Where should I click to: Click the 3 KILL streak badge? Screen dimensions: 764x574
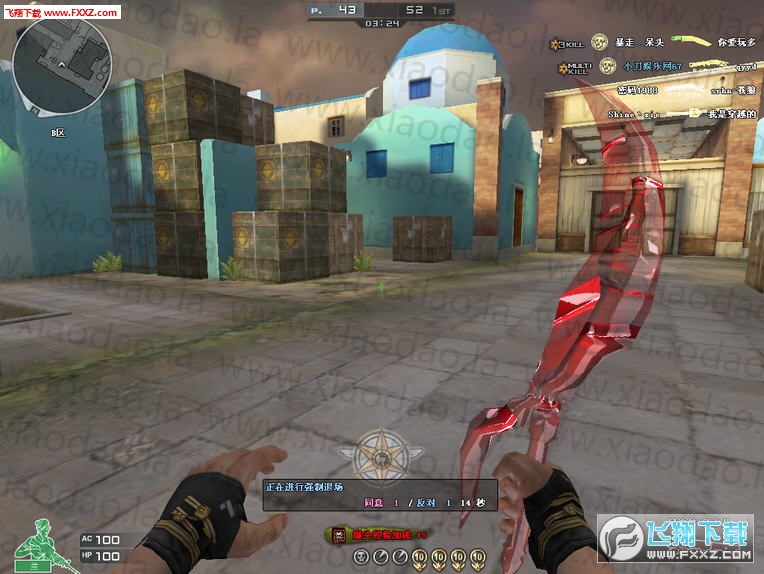[x=567, y=43]
